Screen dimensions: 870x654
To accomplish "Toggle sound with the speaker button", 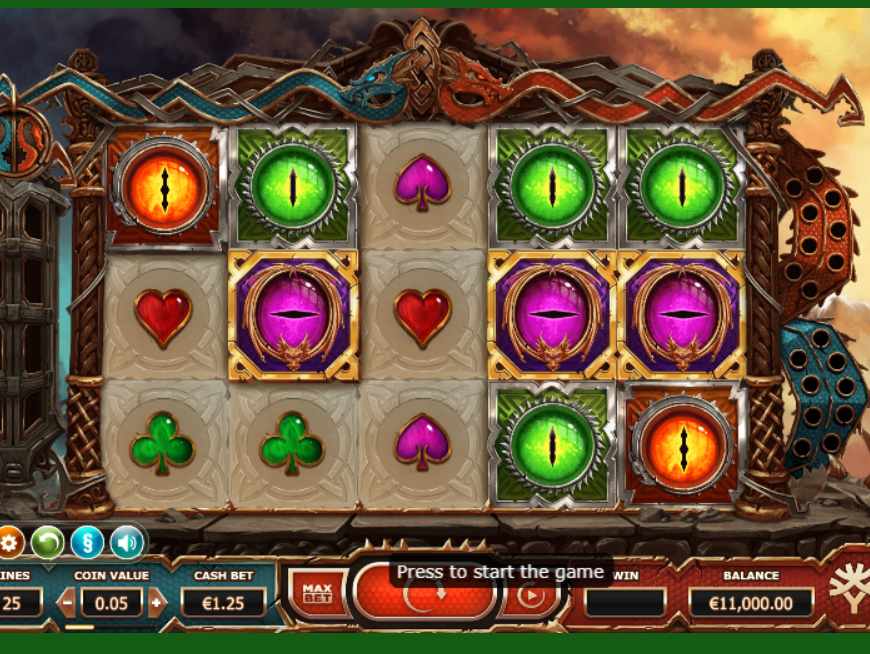I will (127, 543).
